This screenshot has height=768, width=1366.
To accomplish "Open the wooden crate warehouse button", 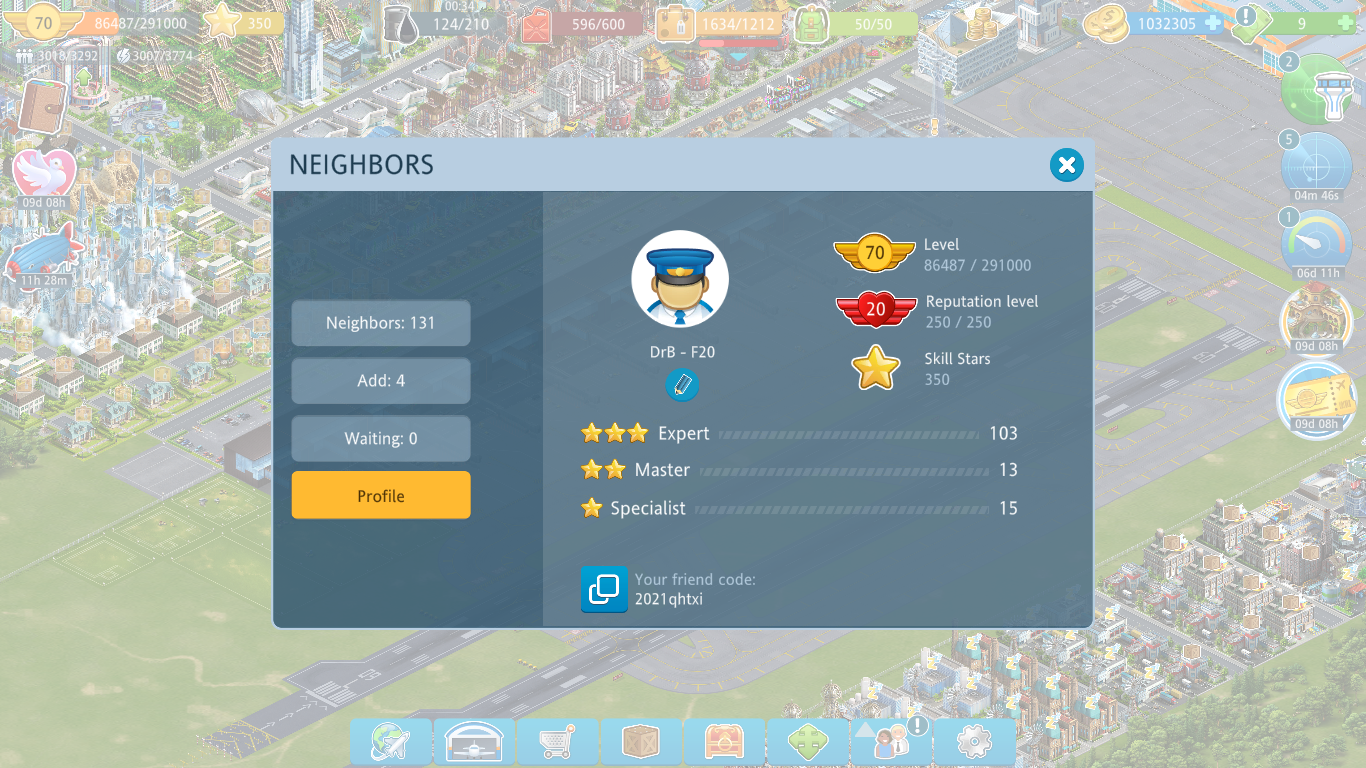I will [641, 742].
